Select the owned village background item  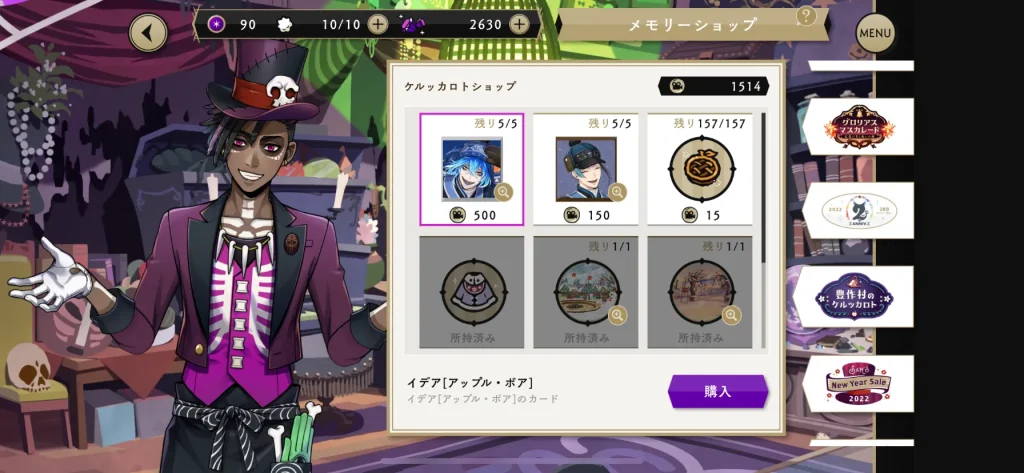pyautogui.click(x=585, y=292)
